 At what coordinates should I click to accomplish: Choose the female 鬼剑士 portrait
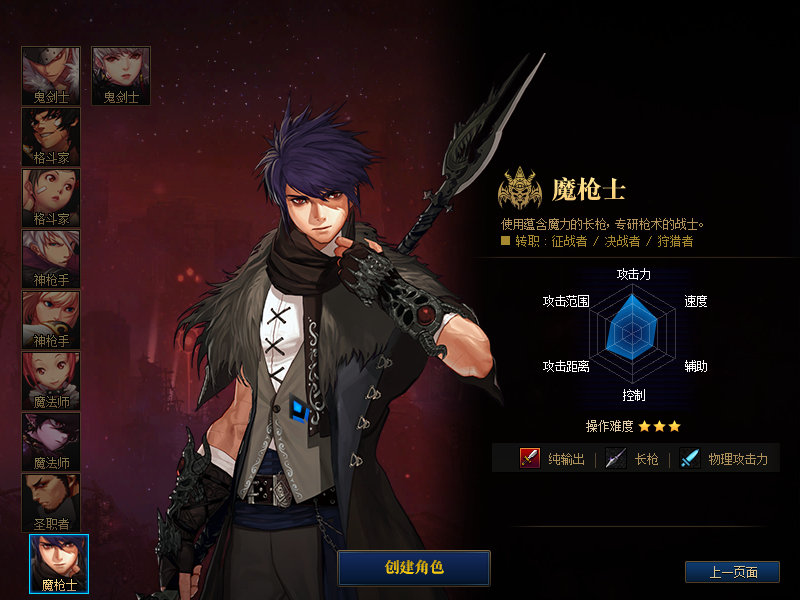coord(121,75)
